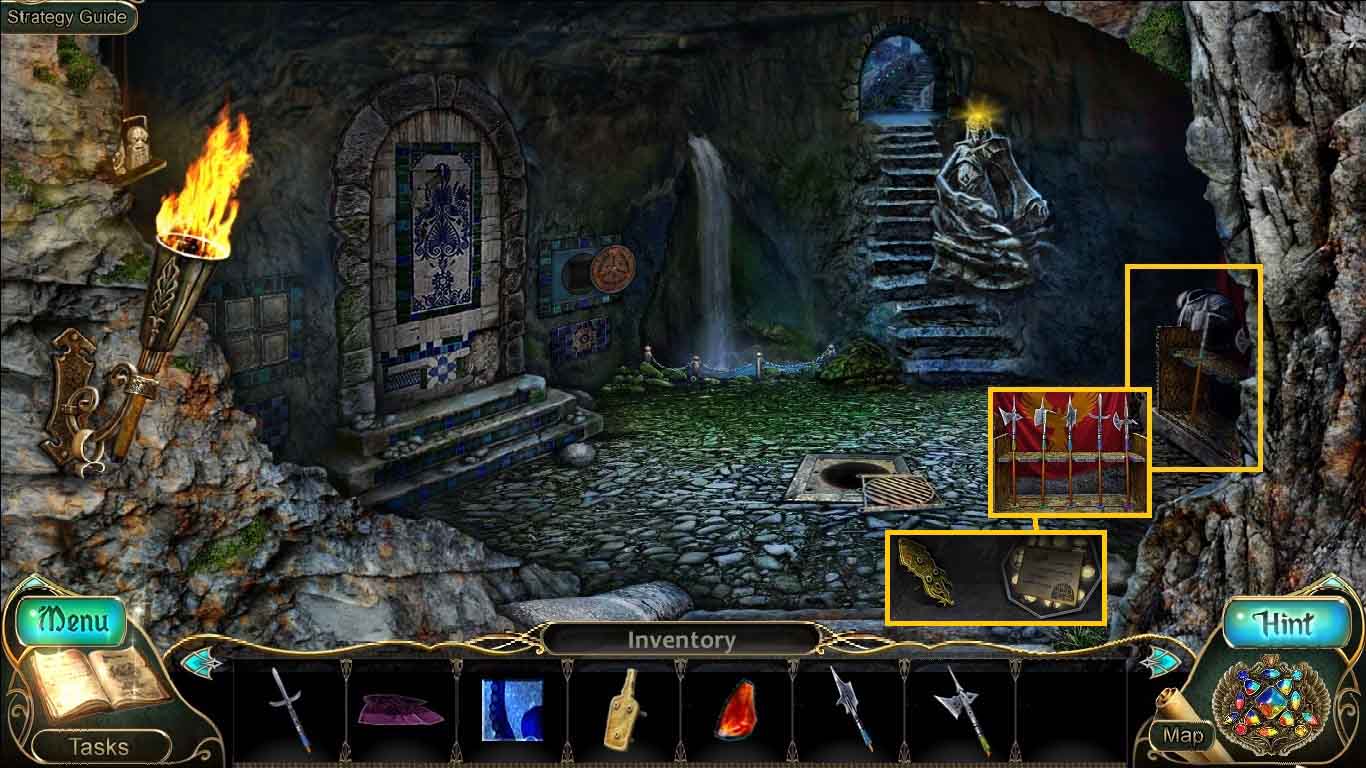This screenshot has width=1366, height=768.
Task: Click the Inventory tab label
Action: (x=683, y=639)
